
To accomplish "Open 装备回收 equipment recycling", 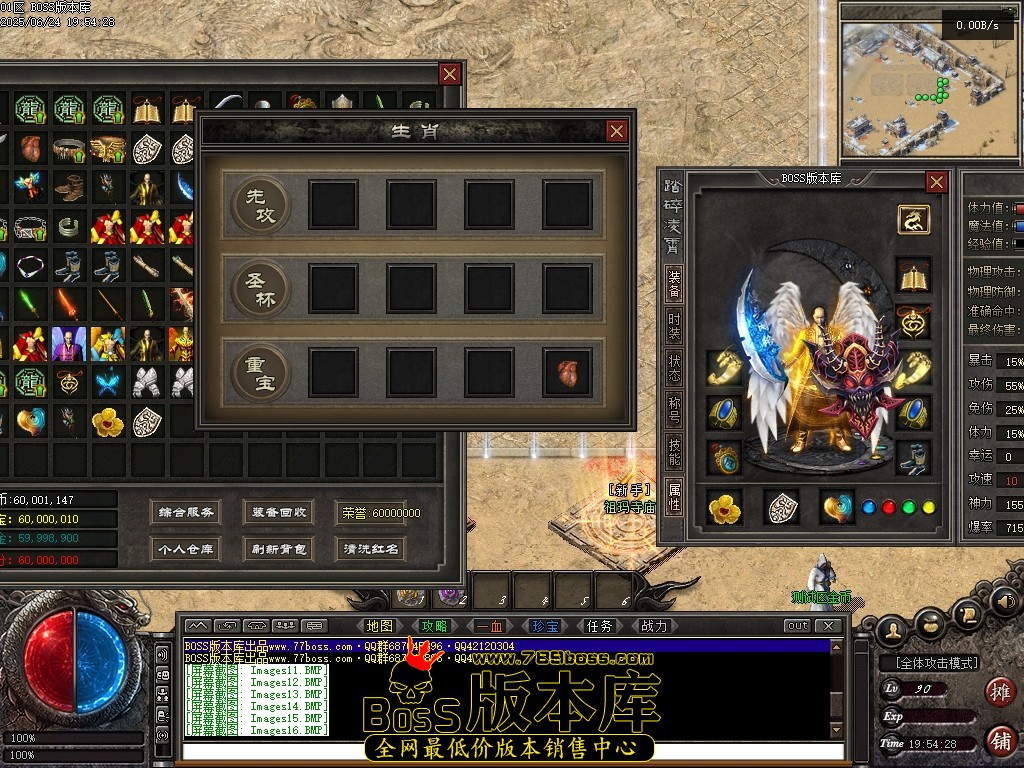I will click(x=279, y=512).
